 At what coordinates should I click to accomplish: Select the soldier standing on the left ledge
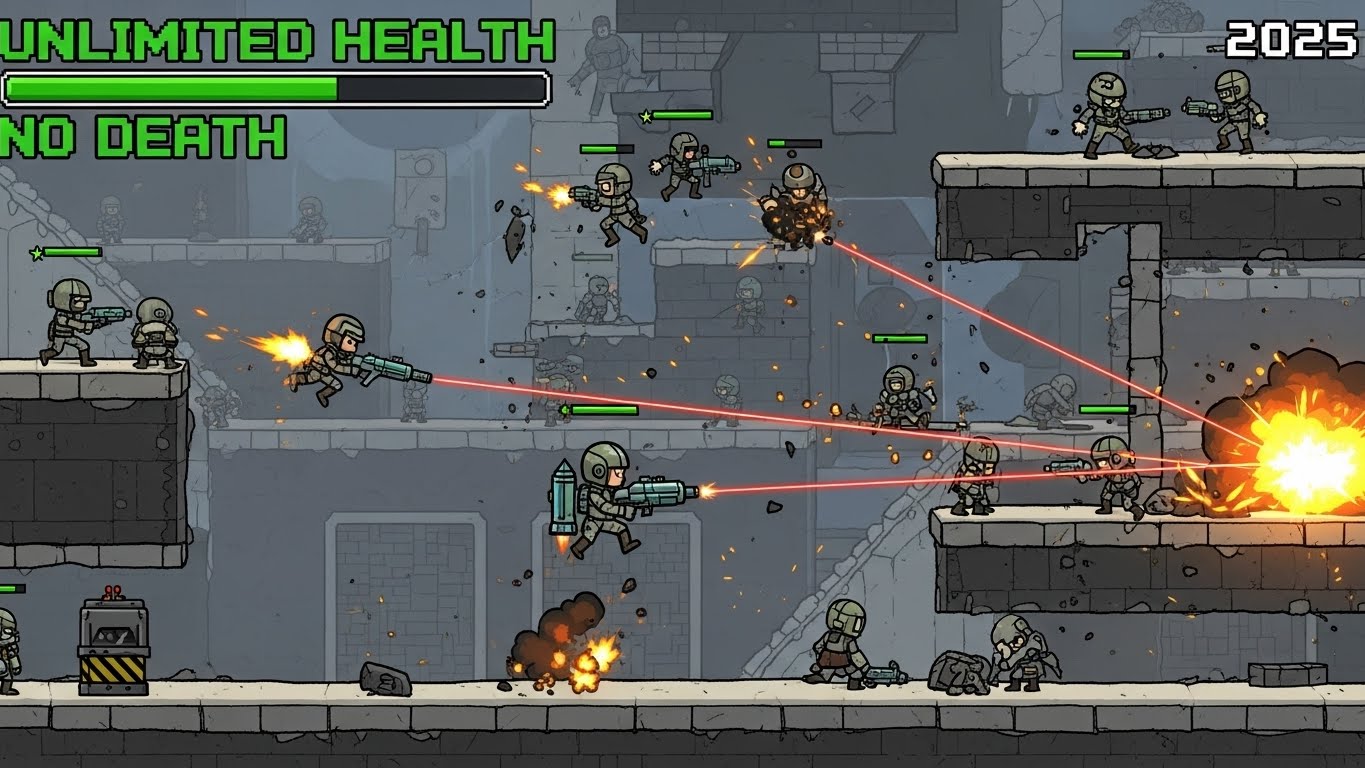coord(70,320)
